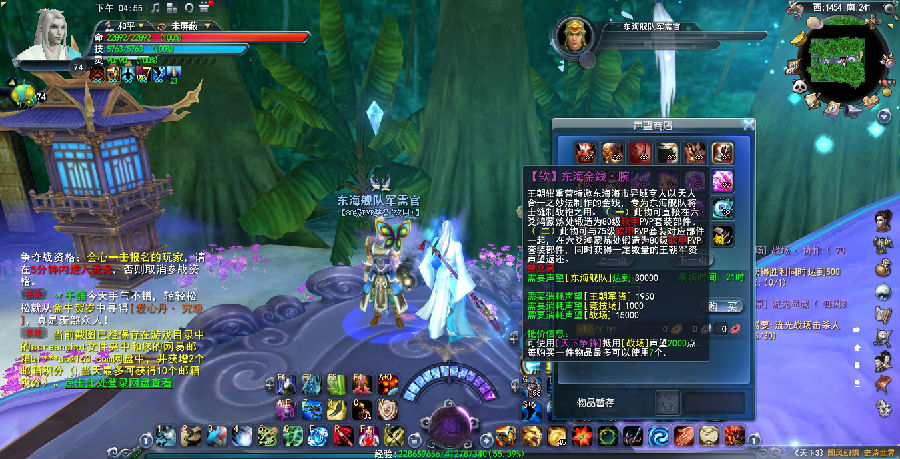The image size is (900, 459).
Task: Click the 物品暂存 item storage slot
Action: pyautogui.click(x=670, y=401)
